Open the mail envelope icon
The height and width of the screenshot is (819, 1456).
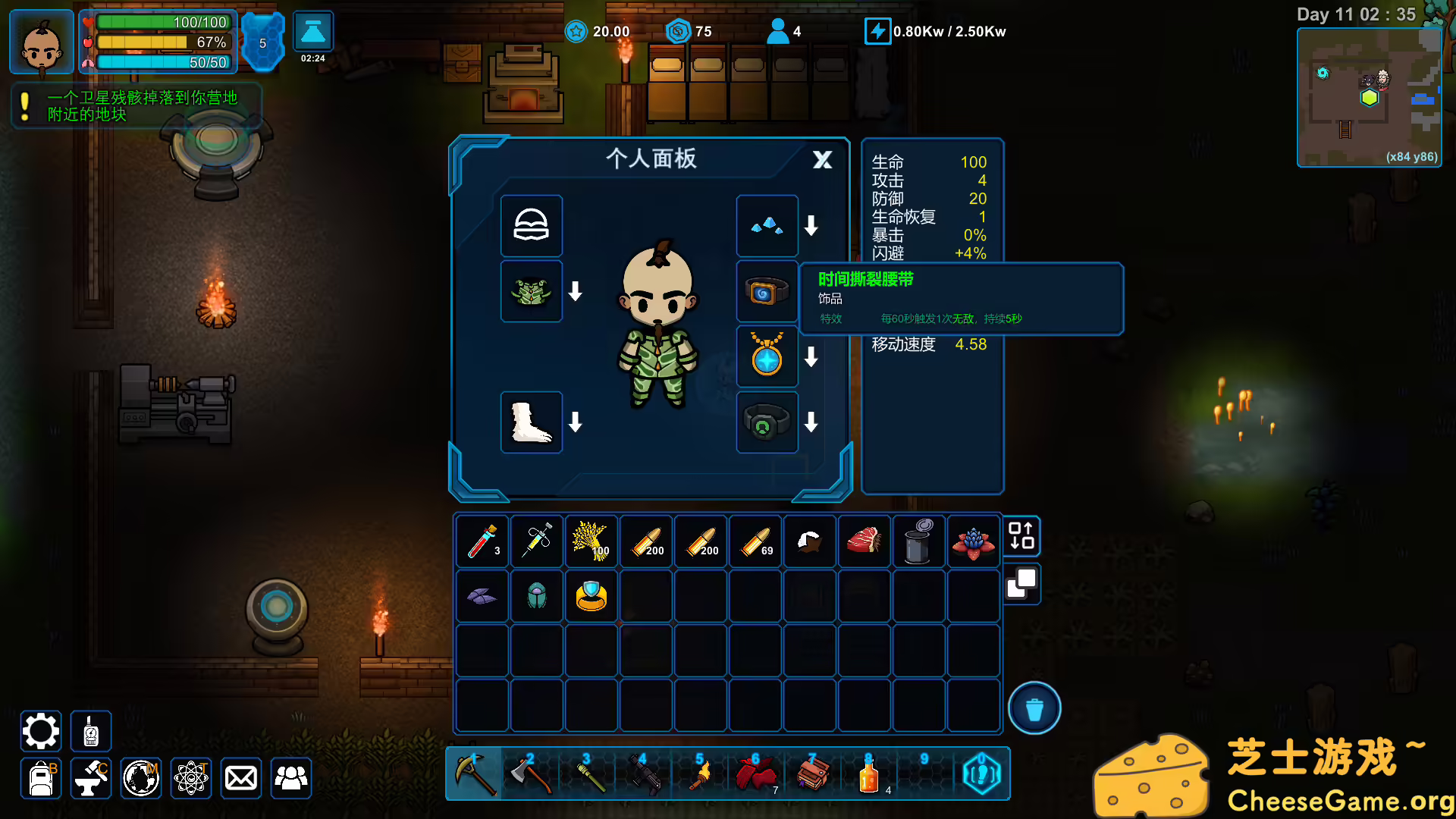click(x=241, y=778)
